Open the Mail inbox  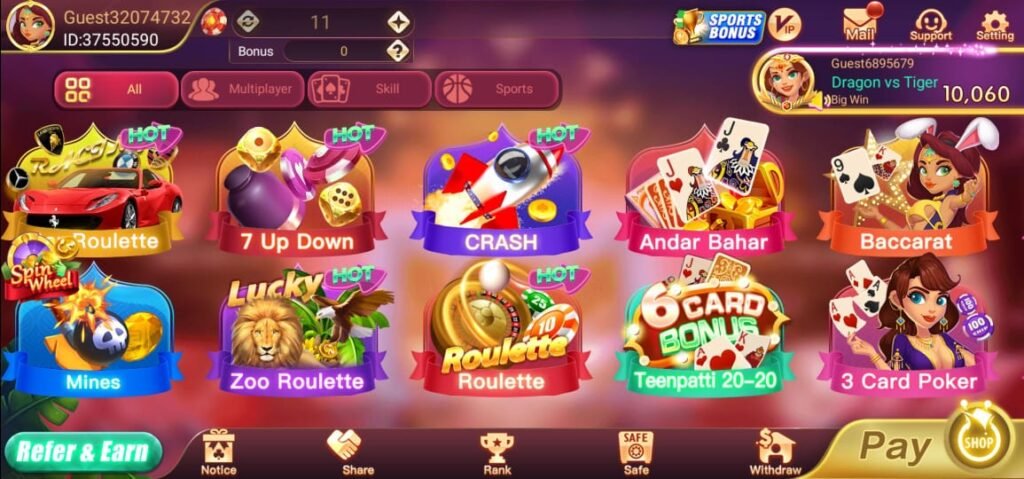860,25
